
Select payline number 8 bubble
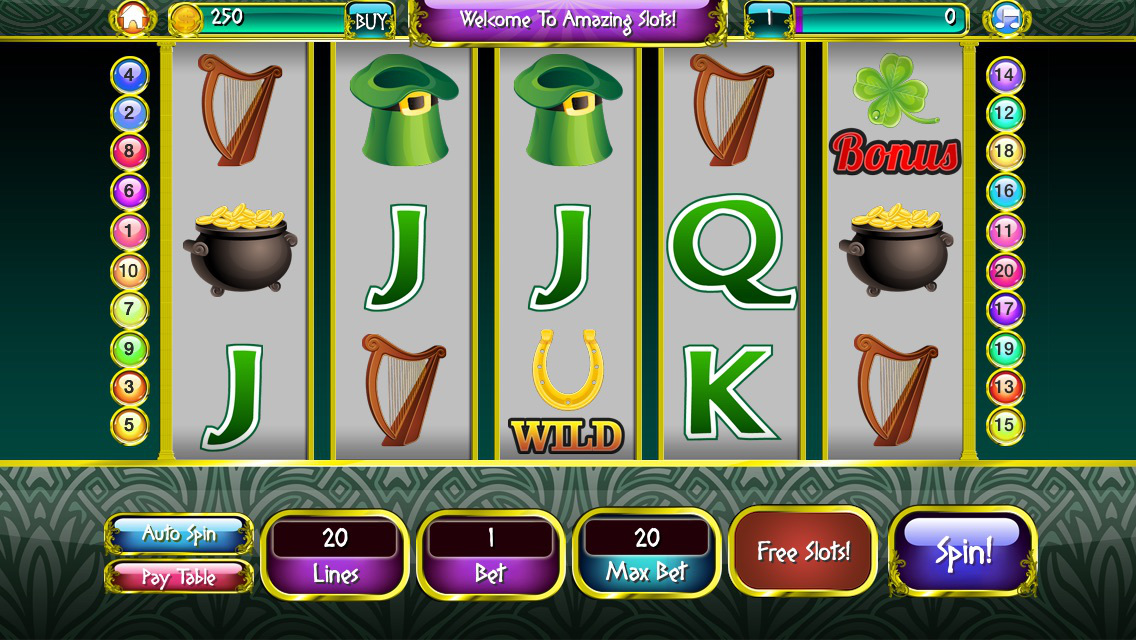pos(129,152)
